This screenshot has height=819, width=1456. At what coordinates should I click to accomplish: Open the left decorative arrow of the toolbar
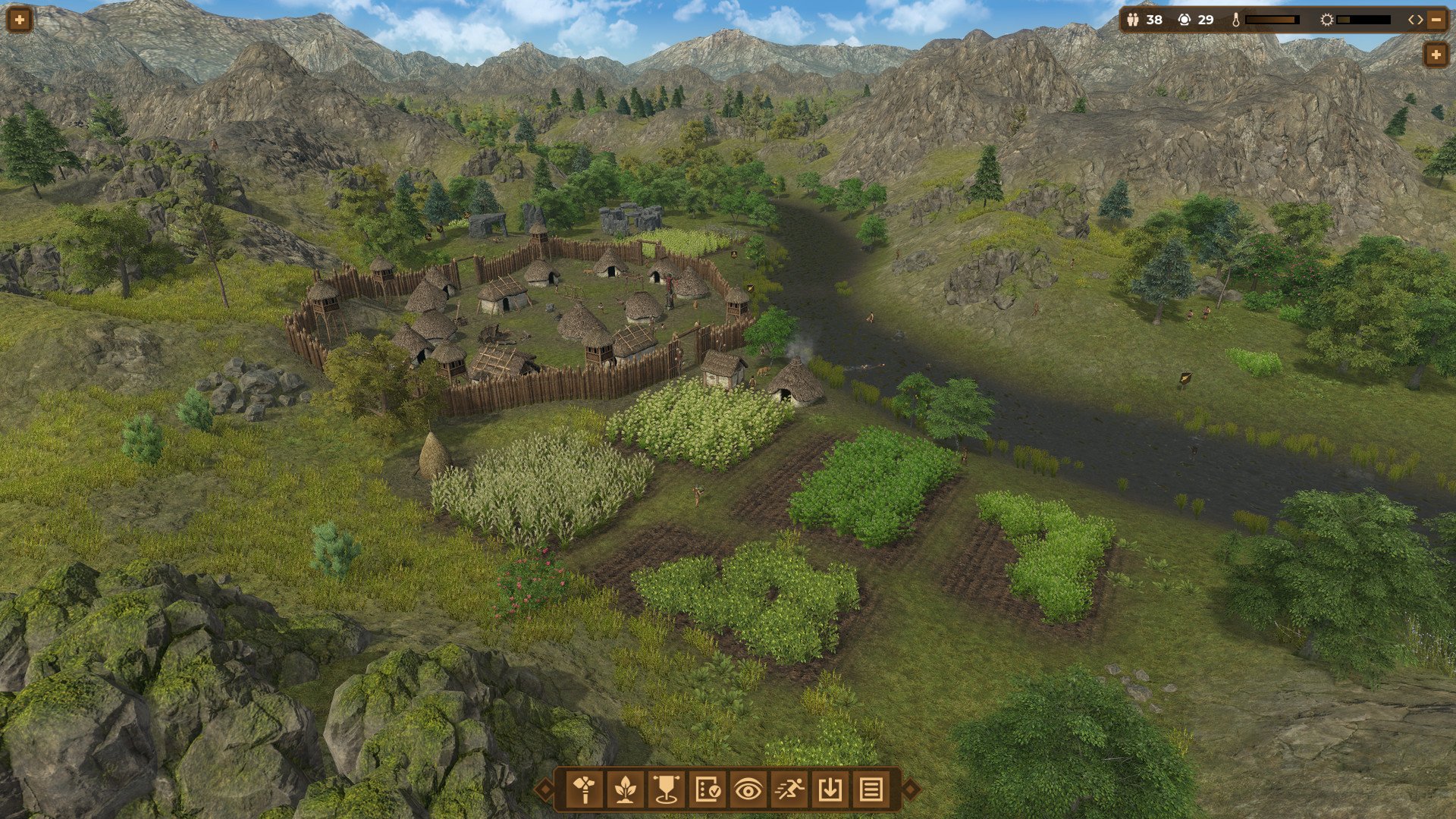point(544,790)
